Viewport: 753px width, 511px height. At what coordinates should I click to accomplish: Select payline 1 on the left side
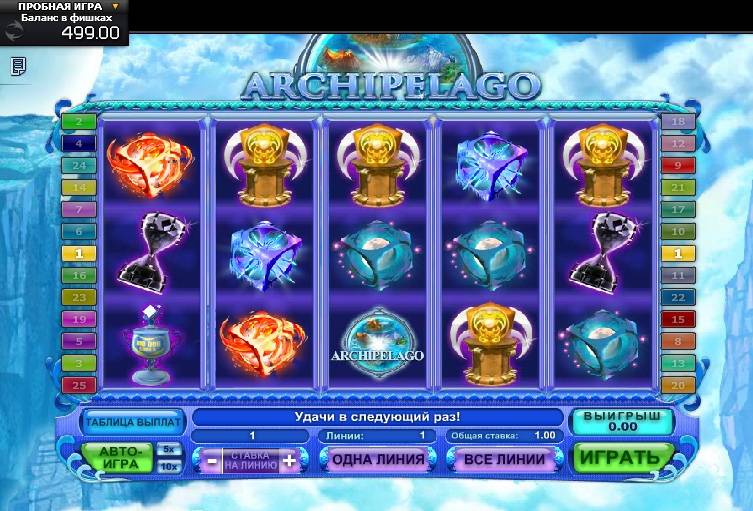click(x=78, y=253)
